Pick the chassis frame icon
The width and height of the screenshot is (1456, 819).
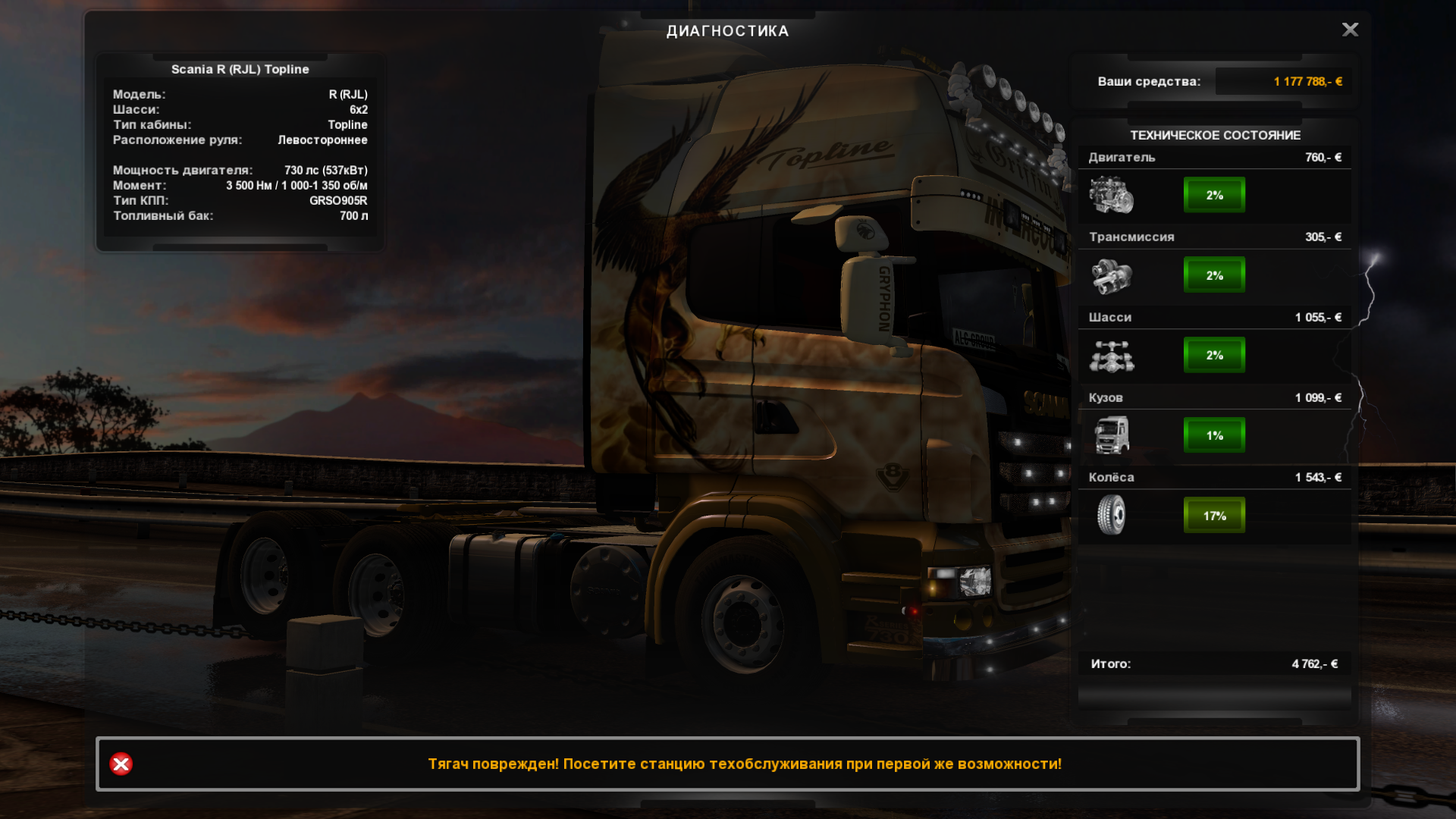[x=1111, y=356]
